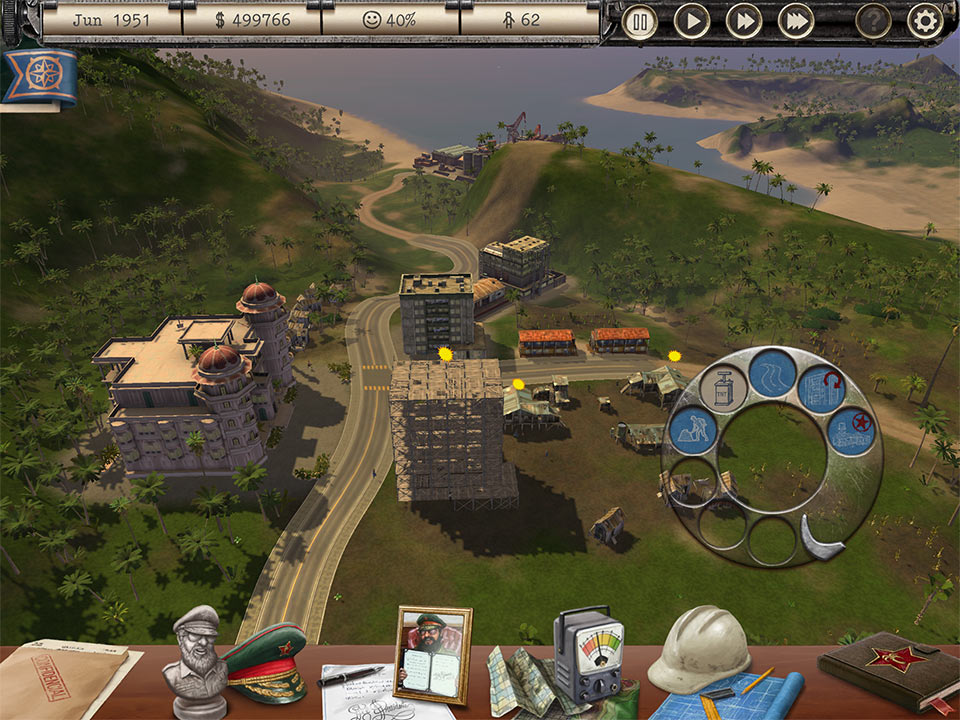
Task: Choose the triple-arrow fastest speed
Action: [x=796, y=21]
